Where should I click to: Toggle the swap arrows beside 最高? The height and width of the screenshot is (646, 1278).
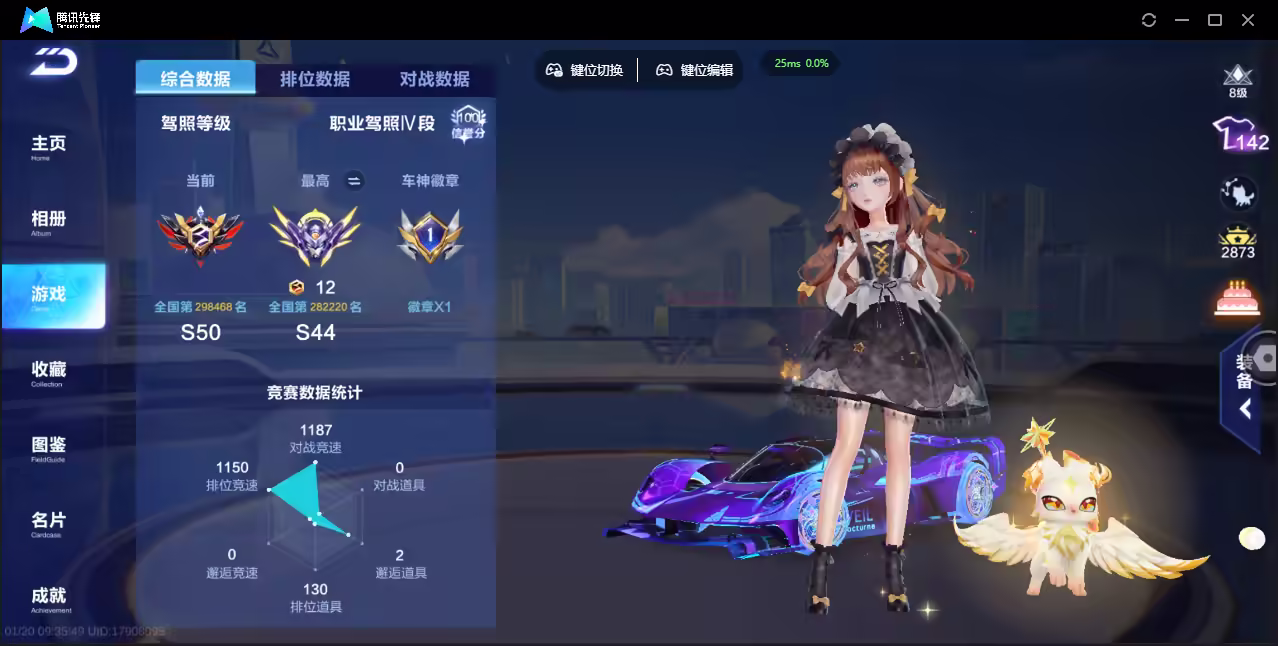353,181
